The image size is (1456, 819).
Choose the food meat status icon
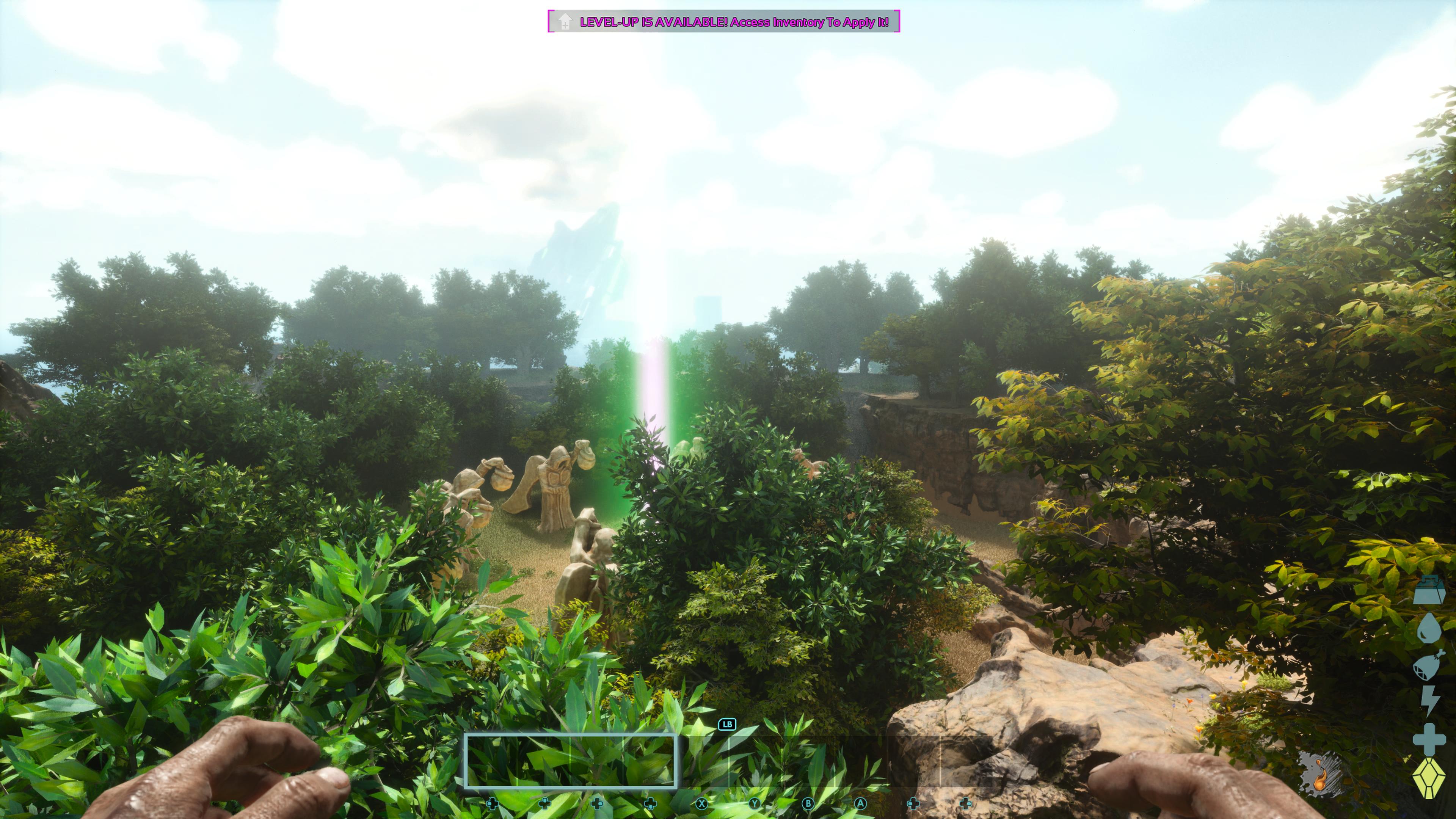1428,665
